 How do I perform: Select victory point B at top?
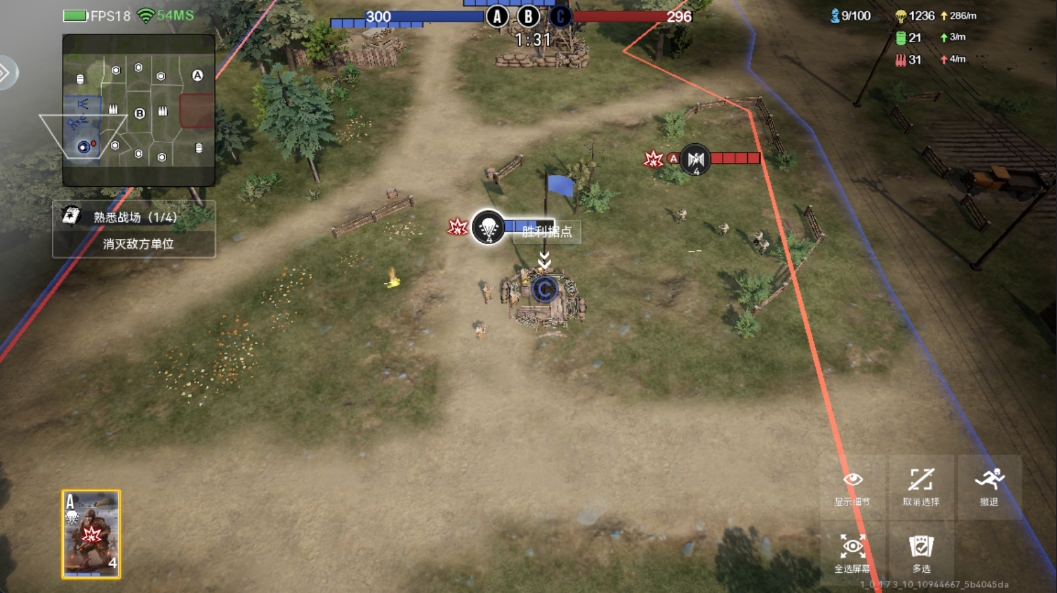[x=528, y=16]
